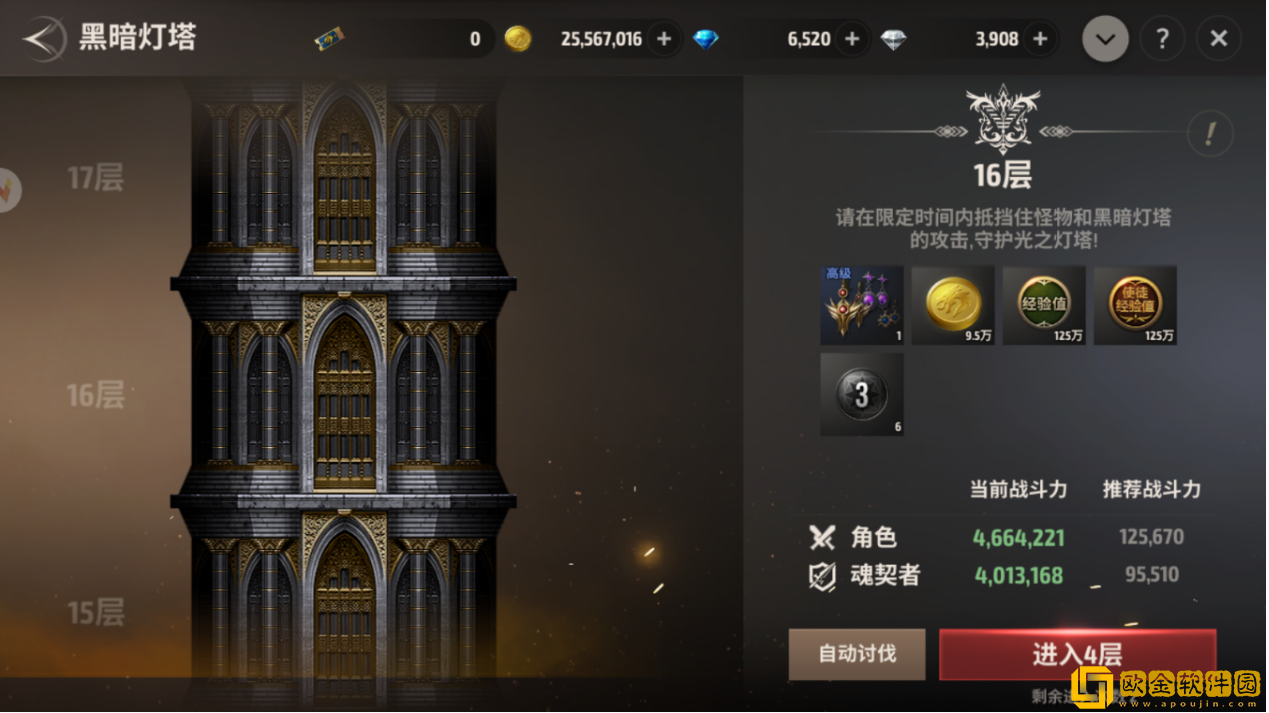Add more white diamonds
Screen dimensions: 1269x713
pos(1040,39)
